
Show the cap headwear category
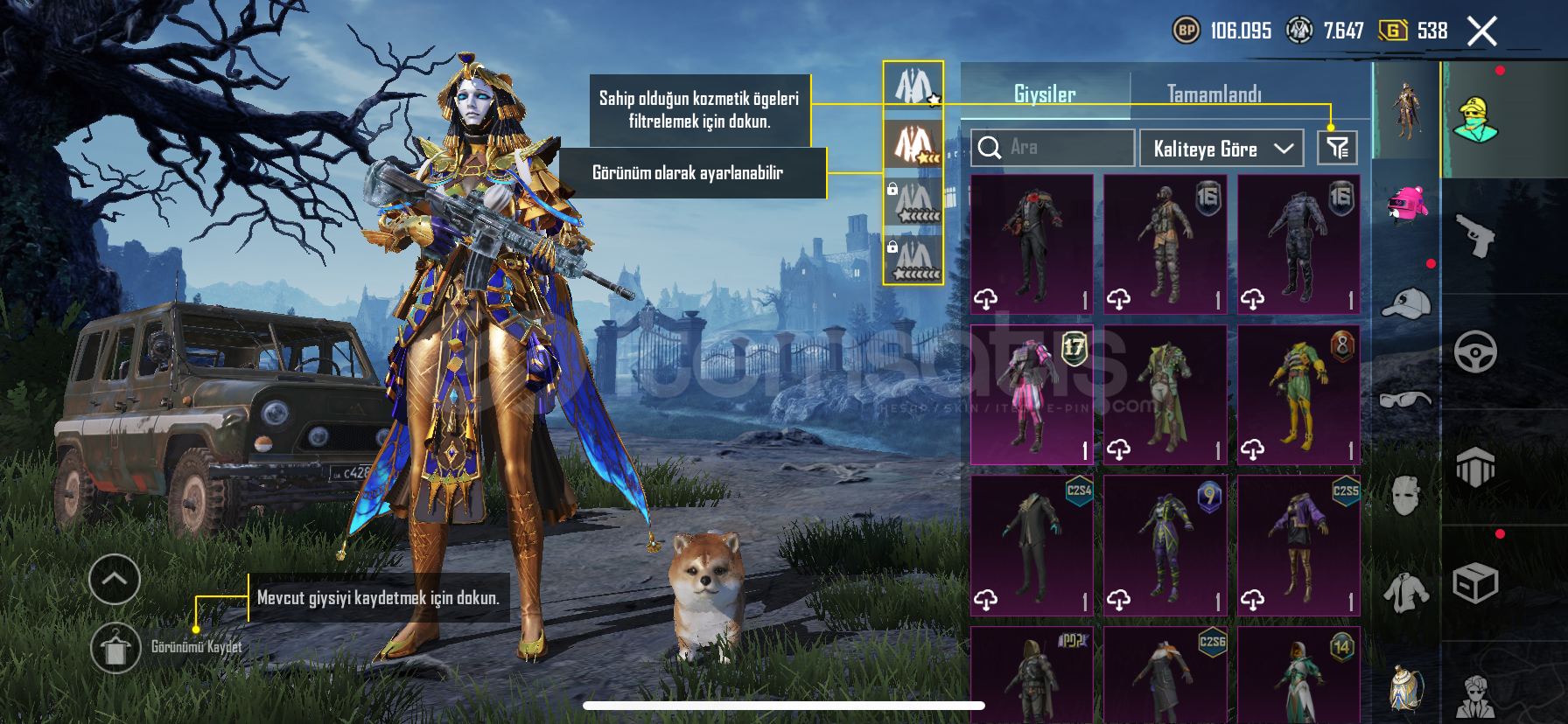tap(1406, 303)
